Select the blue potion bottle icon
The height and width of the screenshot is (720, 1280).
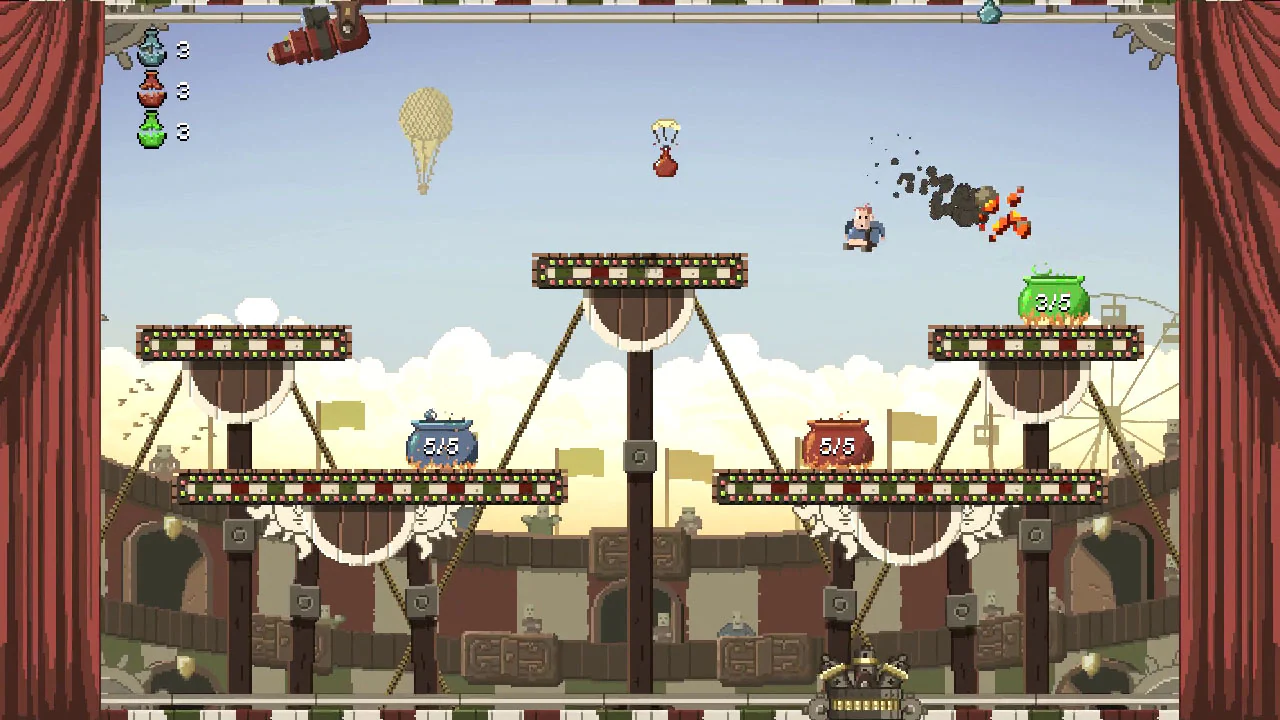click(151, 48)
